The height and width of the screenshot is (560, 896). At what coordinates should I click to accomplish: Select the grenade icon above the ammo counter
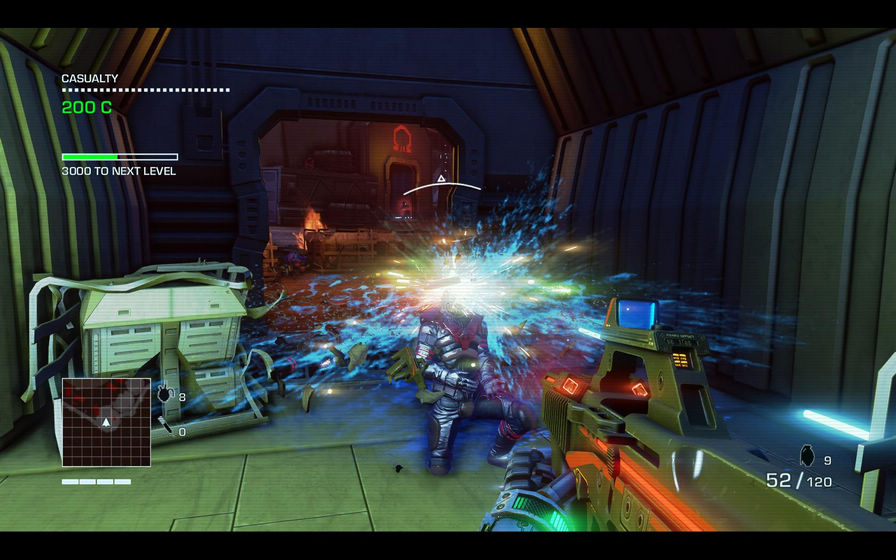click(x=808, y=458)
